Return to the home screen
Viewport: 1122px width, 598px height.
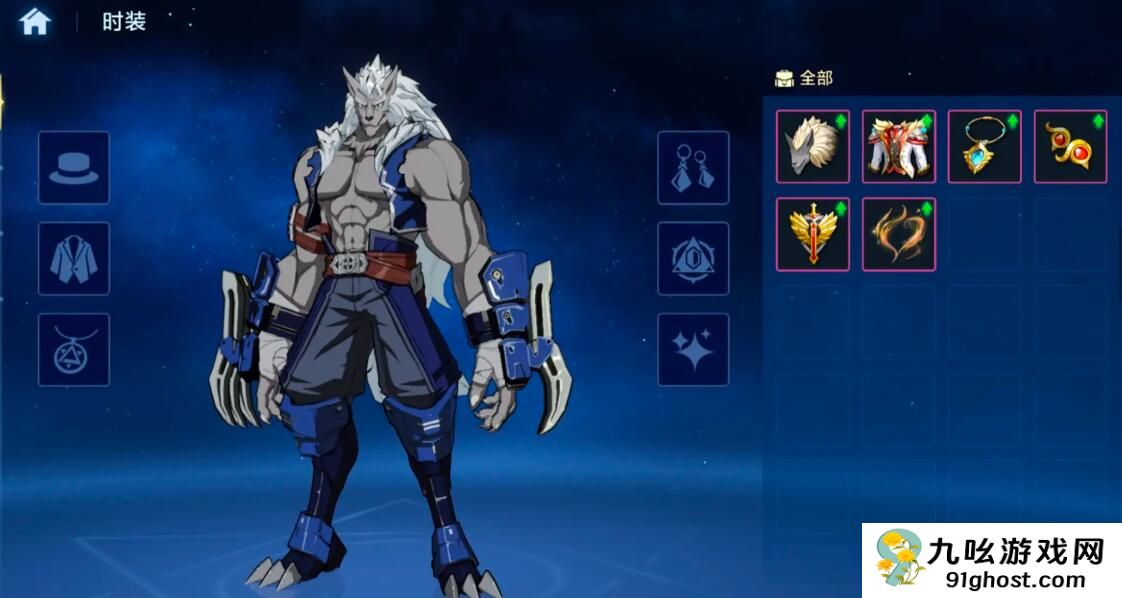35,21
